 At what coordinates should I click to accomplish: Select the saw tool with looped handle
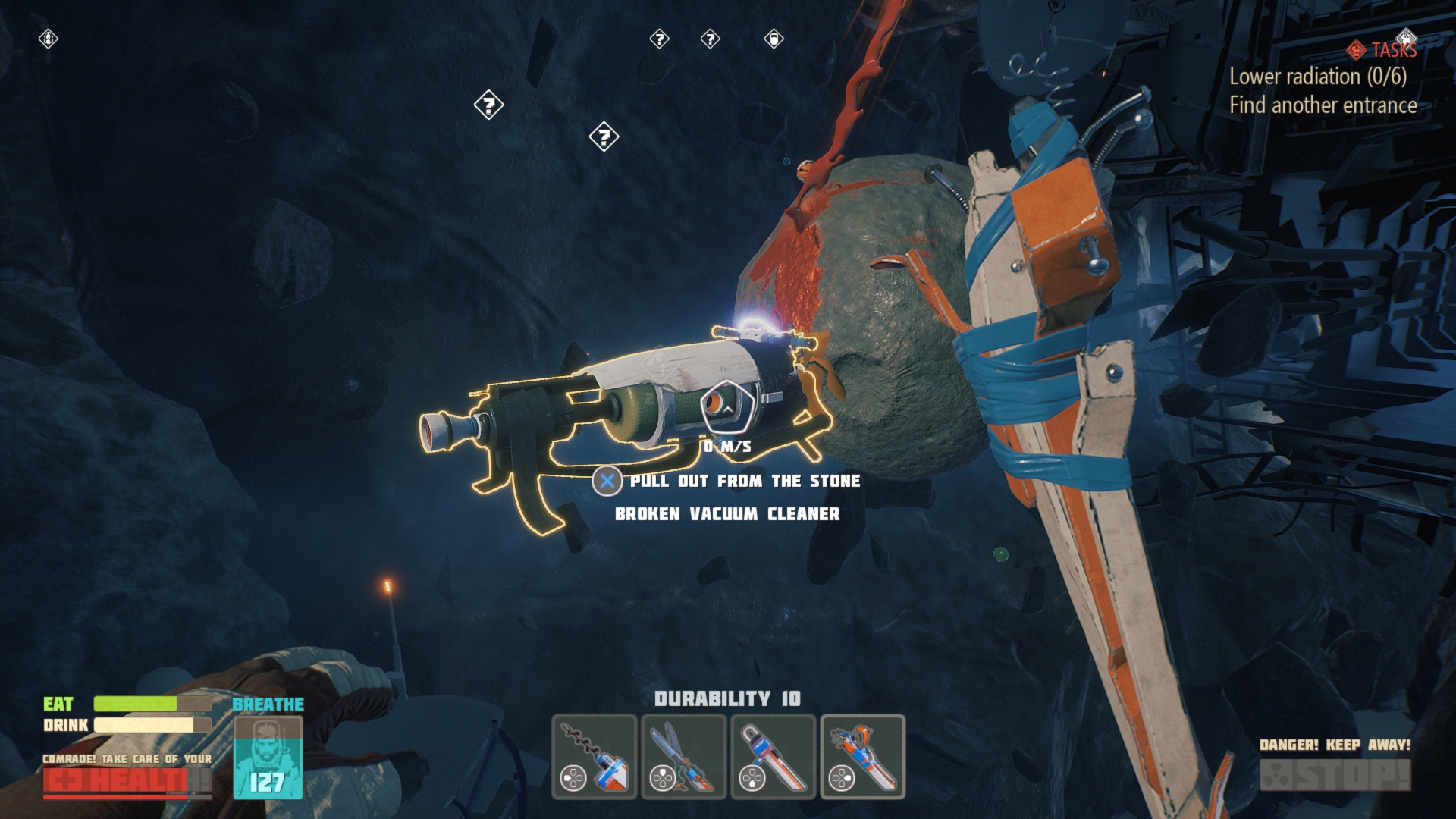[773, 756]
